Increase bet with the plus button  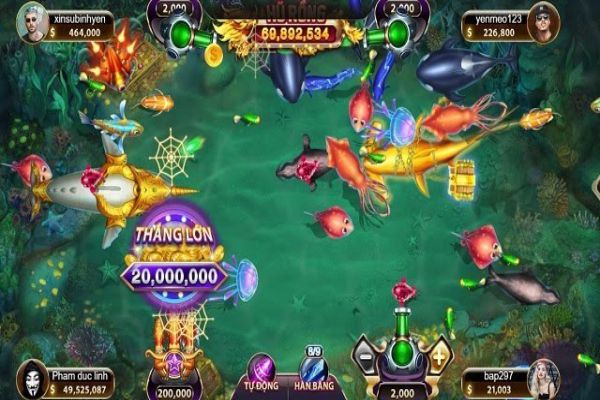pyautogui.click(x=437, y=354)
